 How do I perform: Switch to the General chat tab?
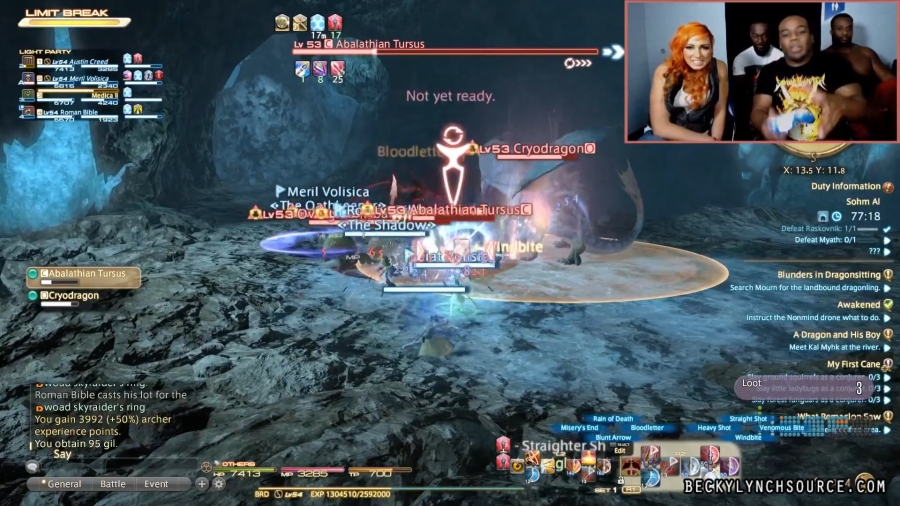click(x=64, y=484)
